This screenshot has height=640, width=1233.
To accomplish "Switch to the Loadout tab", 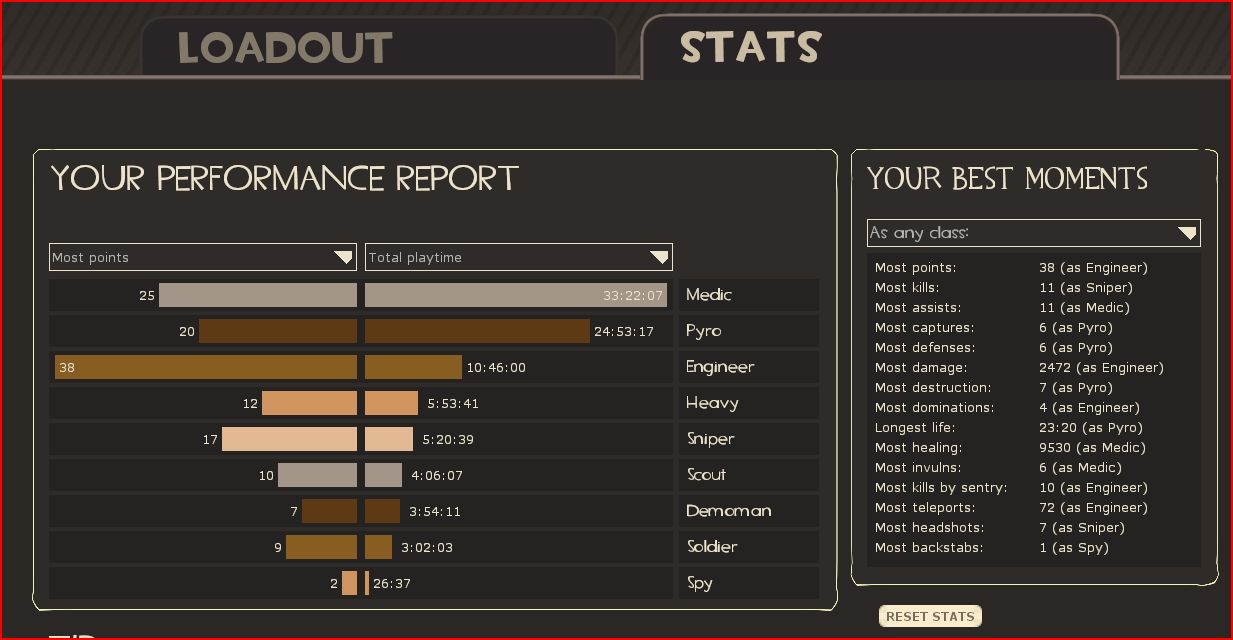I will click(x=285, y=48).
